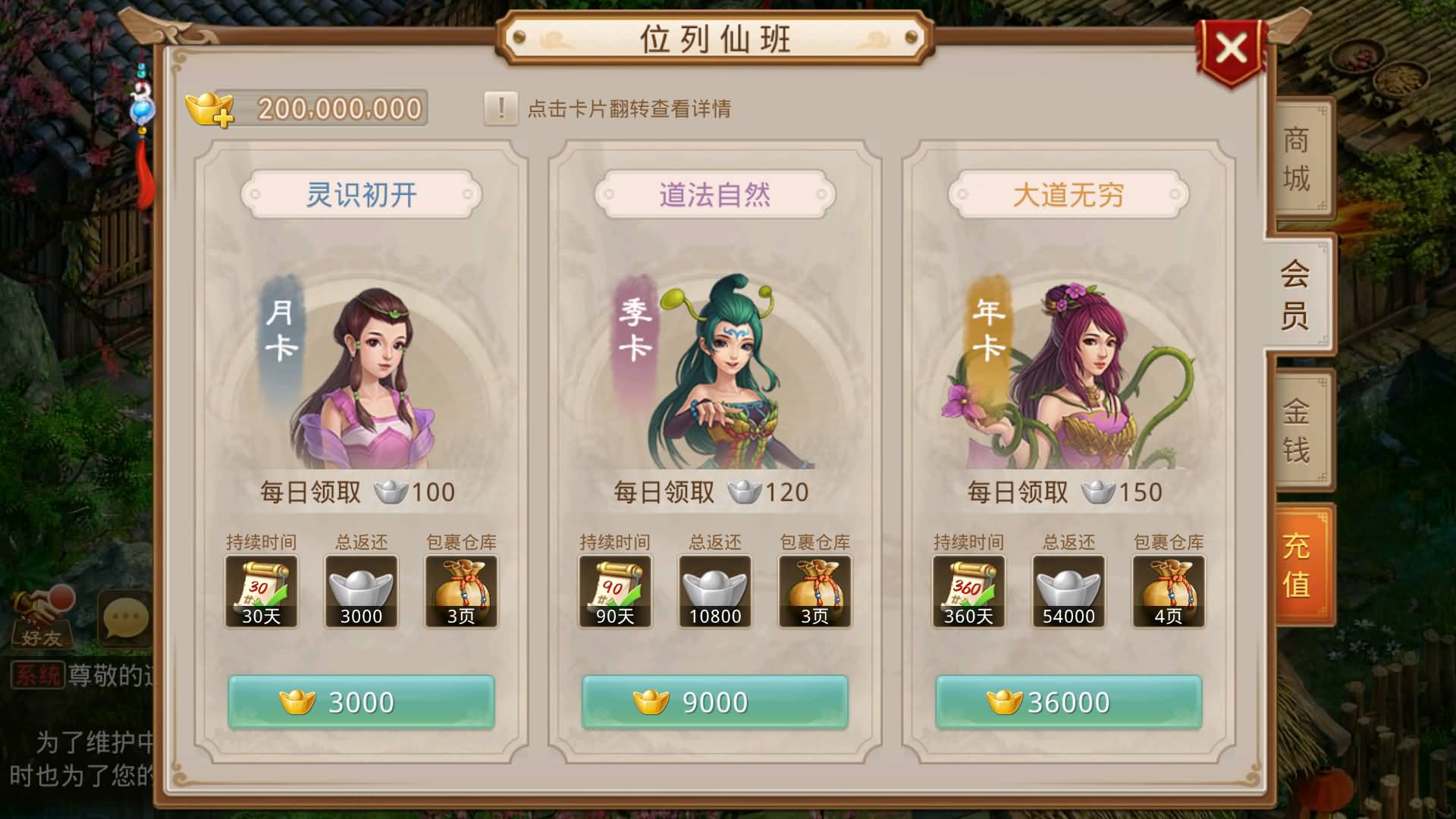Buy the 年卡 for 36000 gold

[1069, 701]
